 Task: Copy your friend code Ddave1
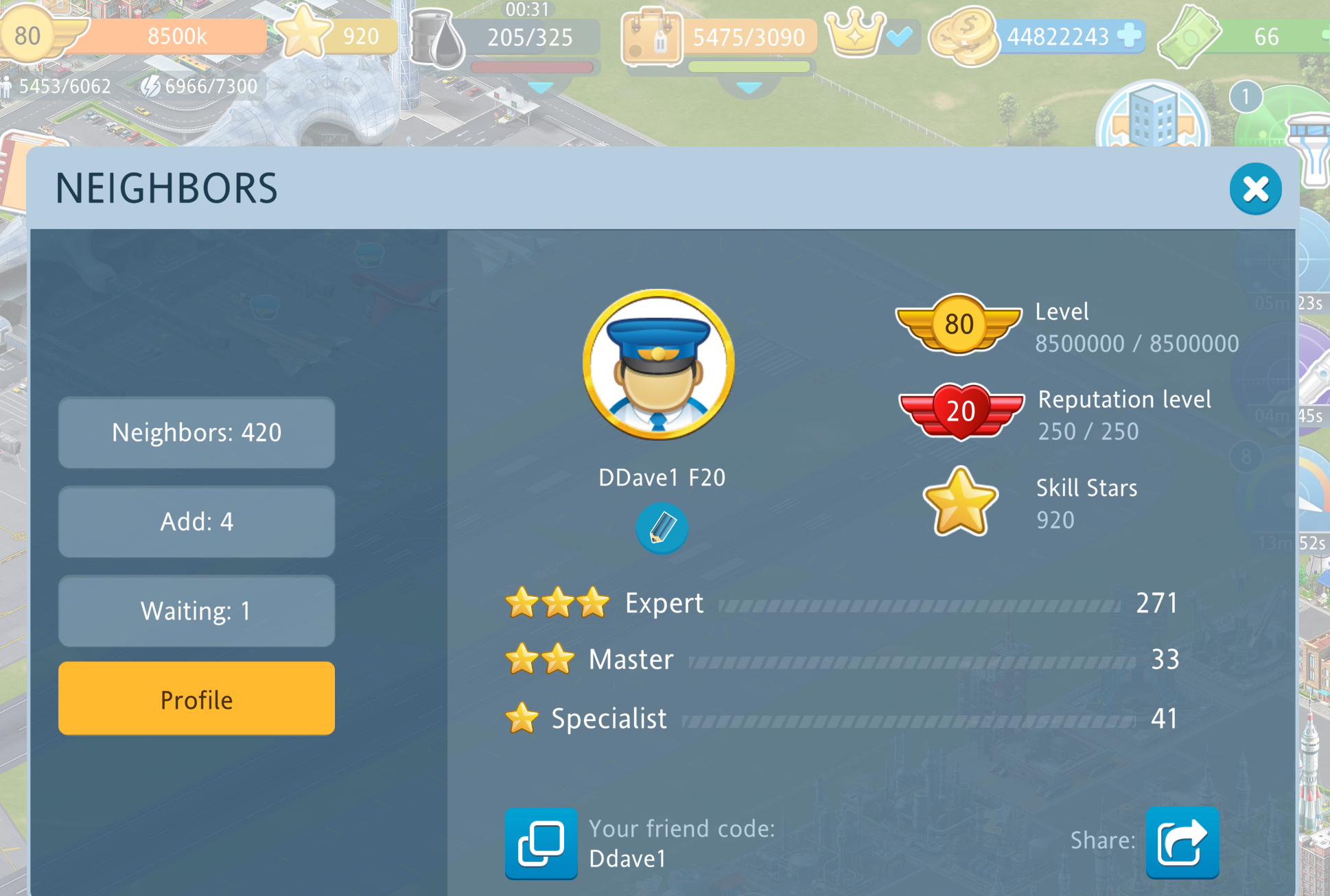coord(541,842)
